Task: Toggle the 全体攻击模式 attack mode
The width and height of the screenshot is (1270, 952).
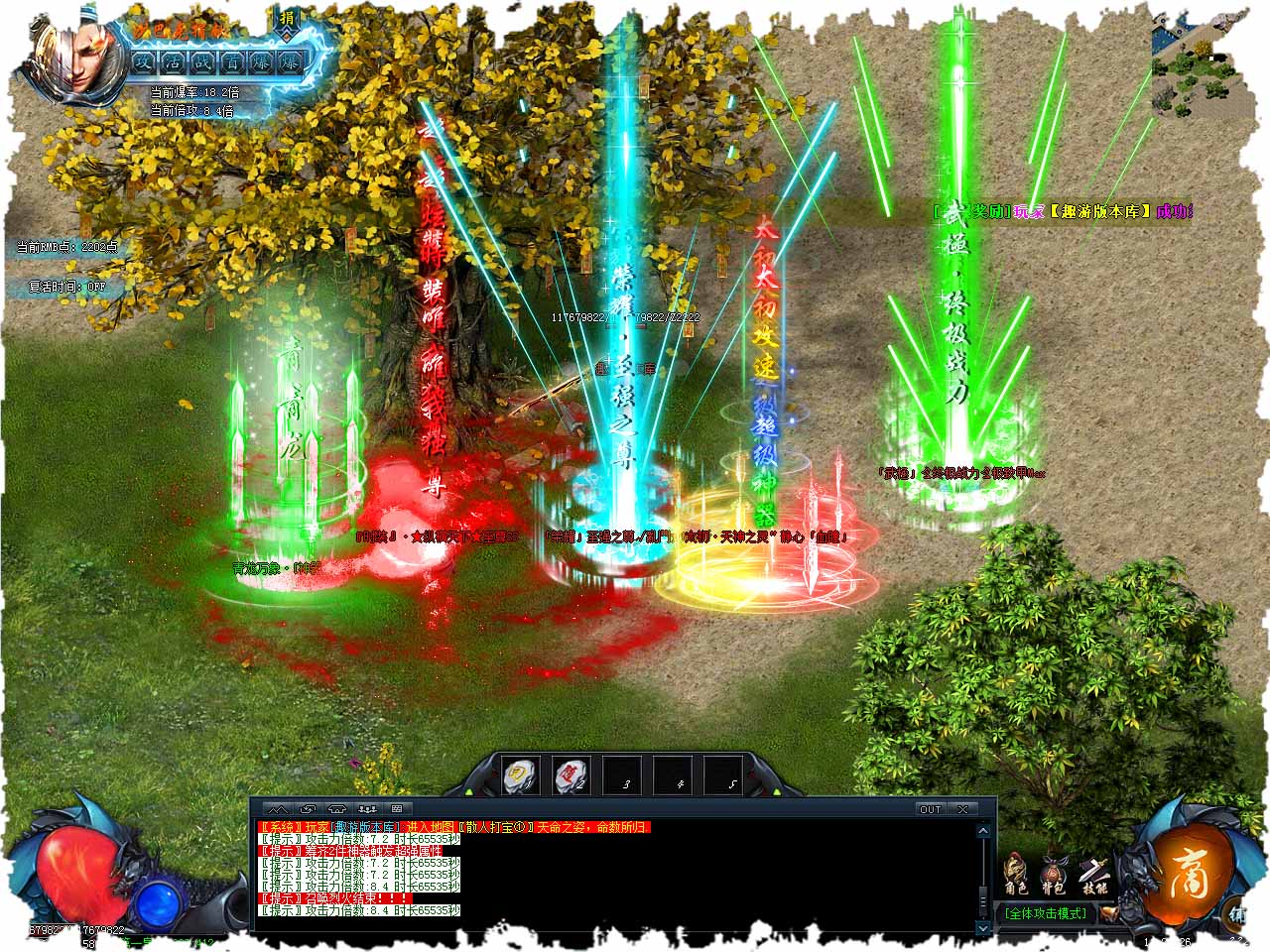Action: click(x=1045, y=913)
